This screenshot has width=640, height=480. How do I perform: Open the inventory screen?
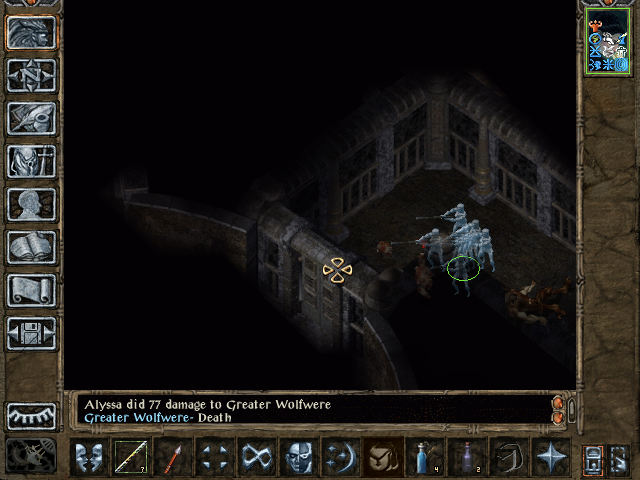(x=32, y=161)
